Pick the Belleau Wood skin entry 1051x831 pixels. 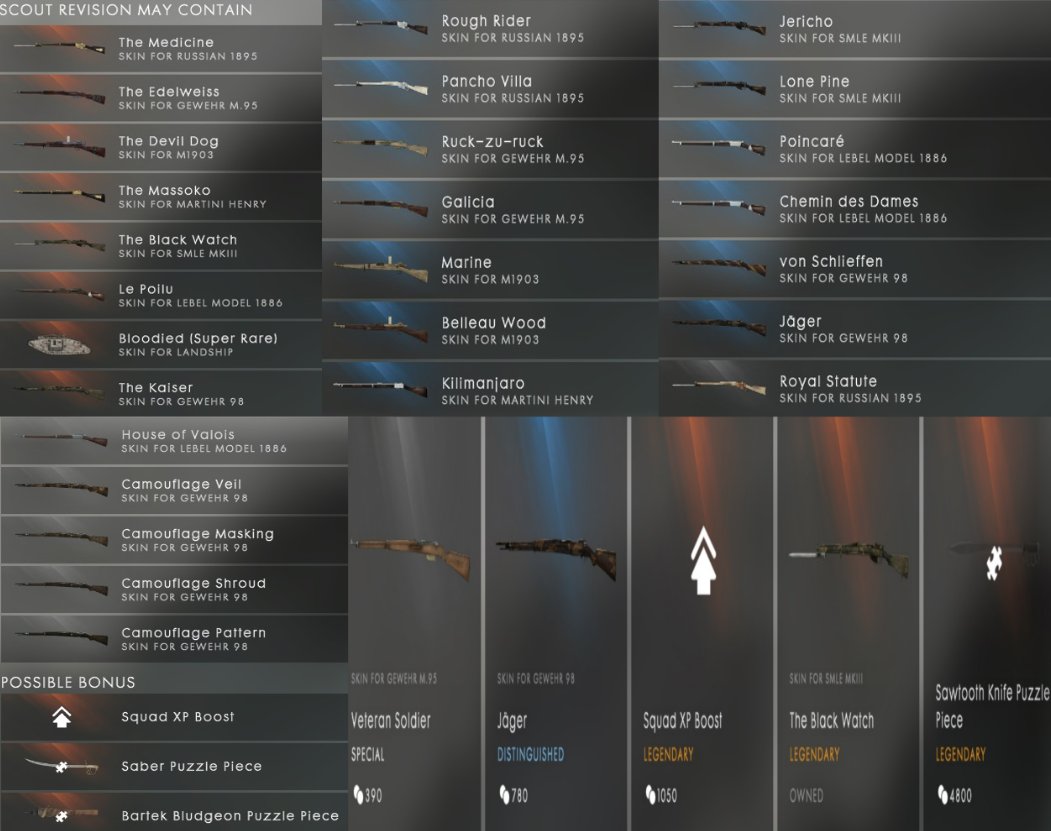coord(490,330)
